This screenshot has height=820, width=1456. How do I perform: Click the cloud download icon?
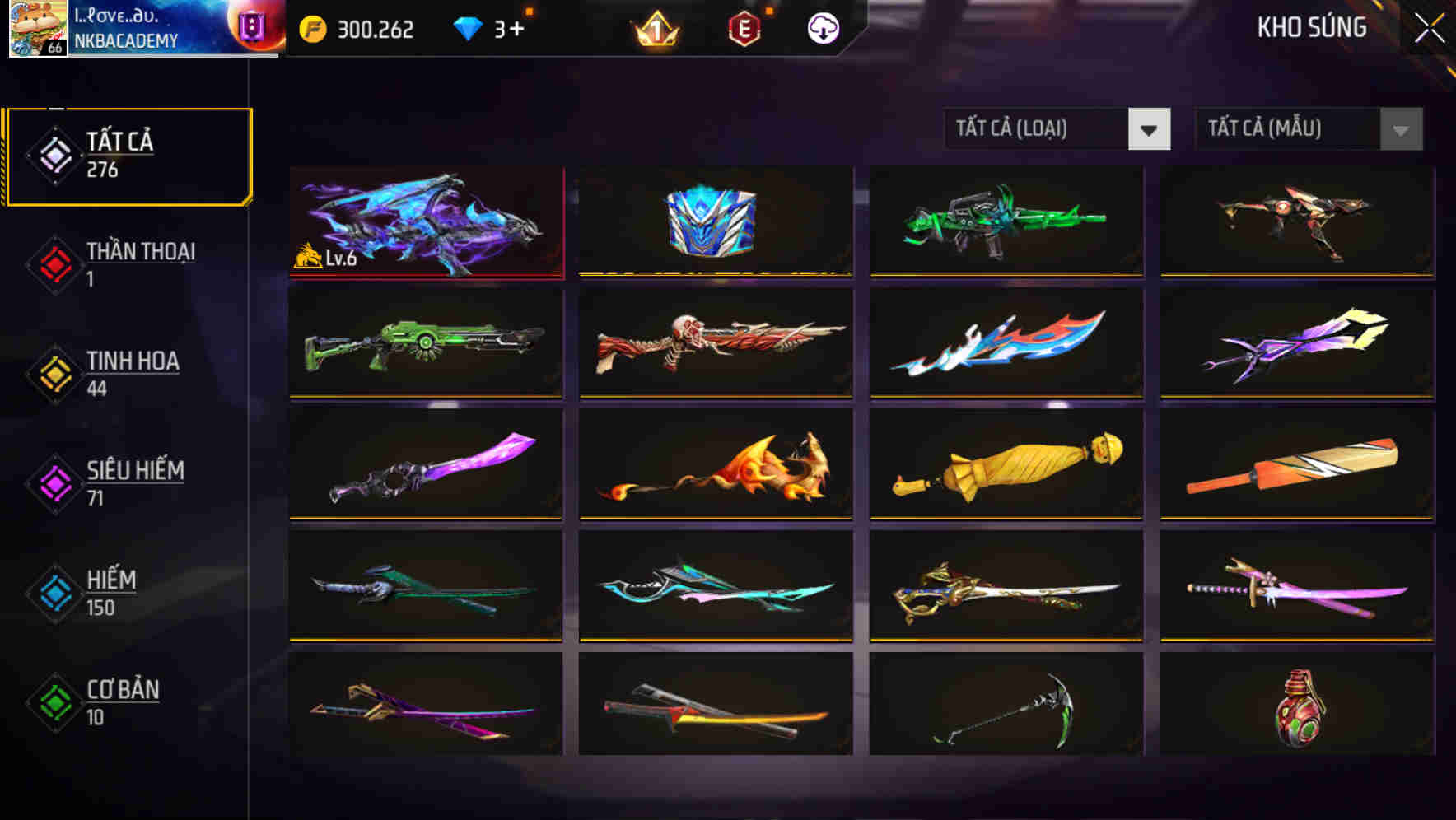point(821,27)
